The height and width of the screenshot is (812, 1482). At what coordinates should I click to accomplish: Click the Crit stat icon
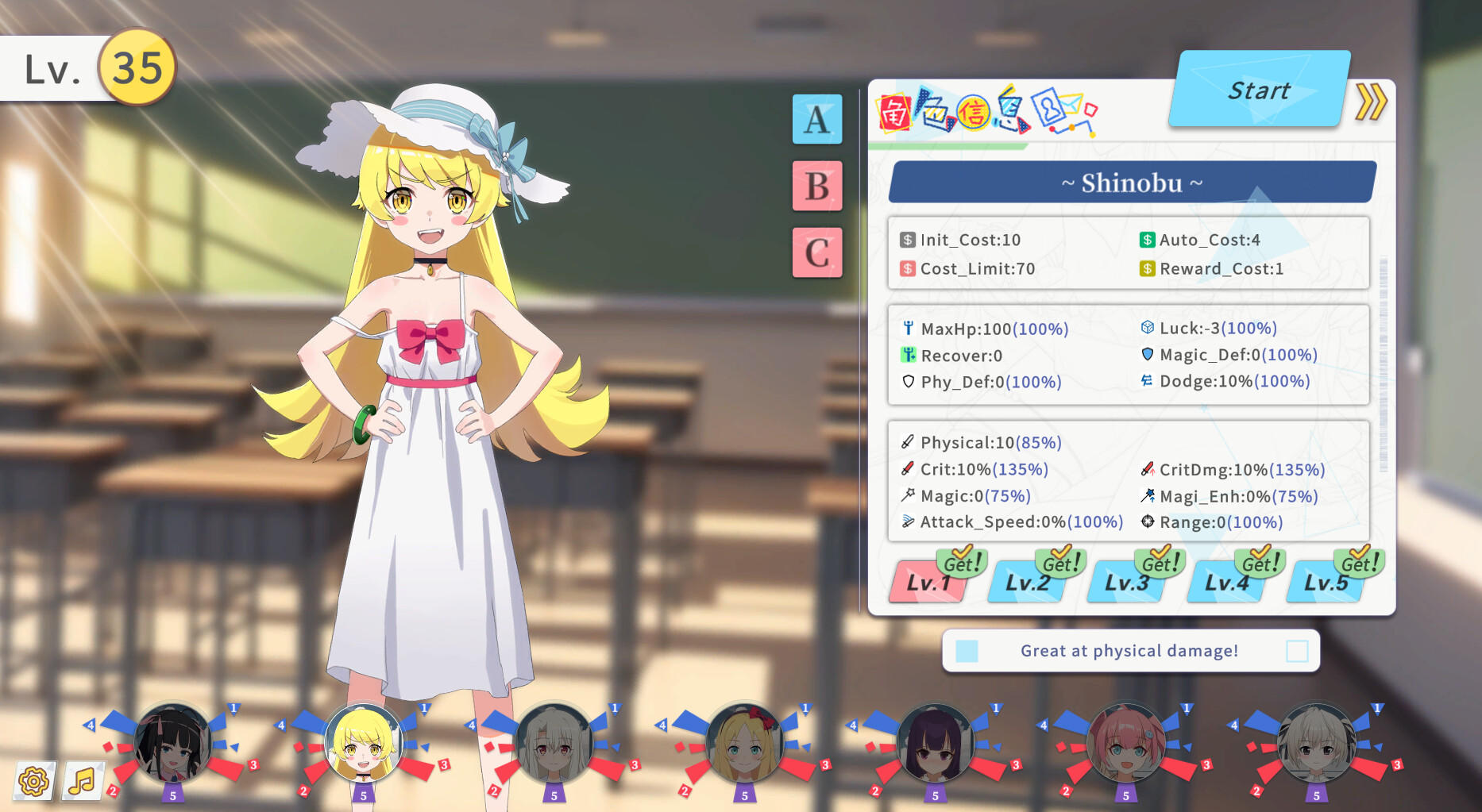pyautogui.click(x=906, y=469)
